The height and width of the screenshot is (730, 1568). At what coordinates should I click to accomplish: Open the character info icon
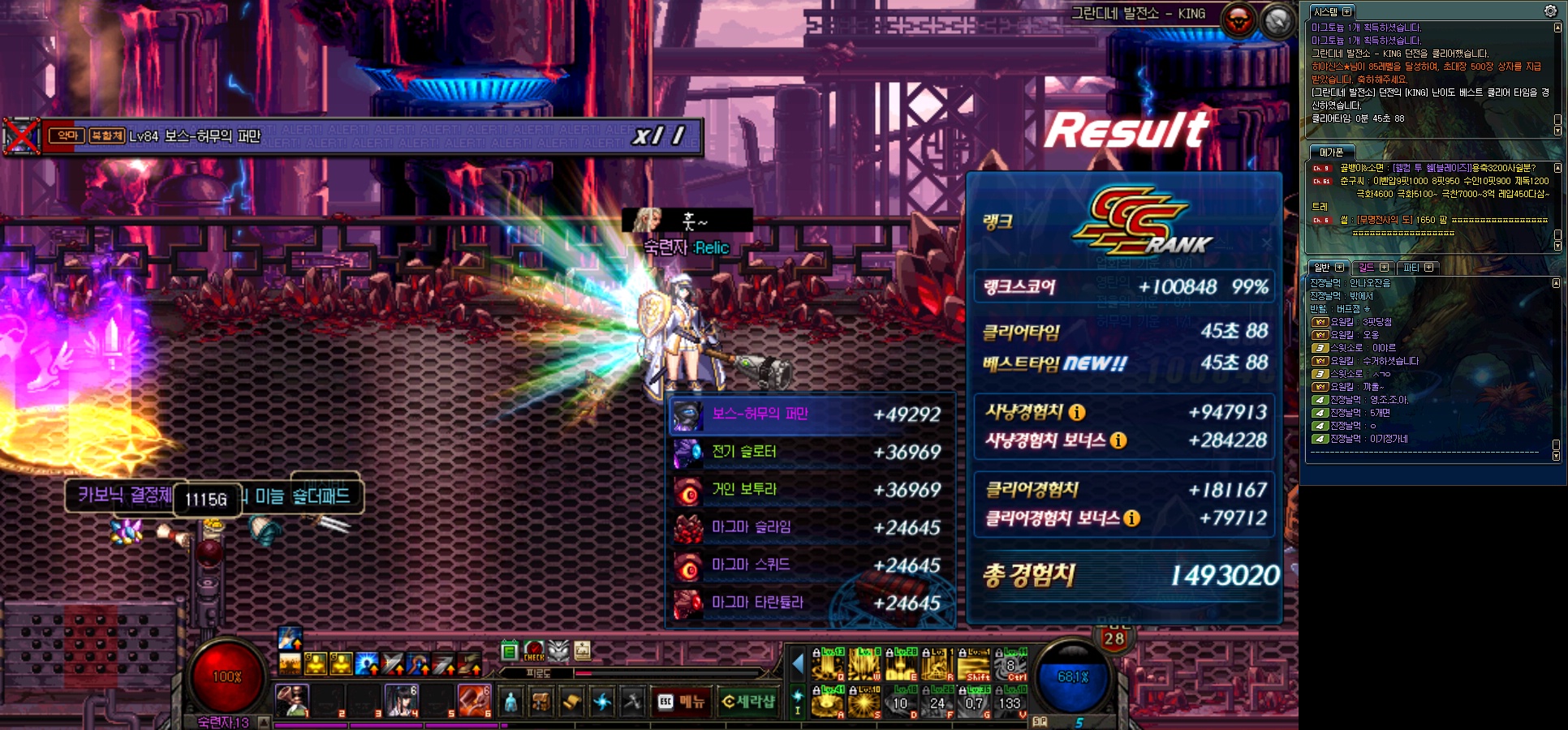click(510, 702)
